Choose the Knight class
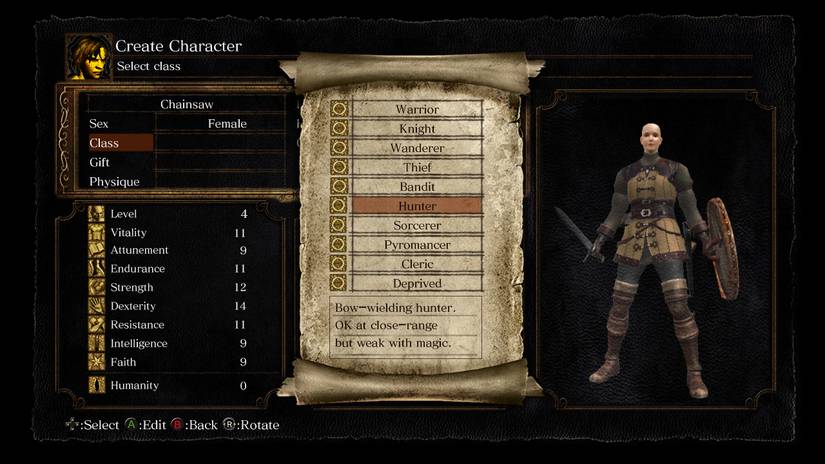Screen dimensions: 825x464 416,129
